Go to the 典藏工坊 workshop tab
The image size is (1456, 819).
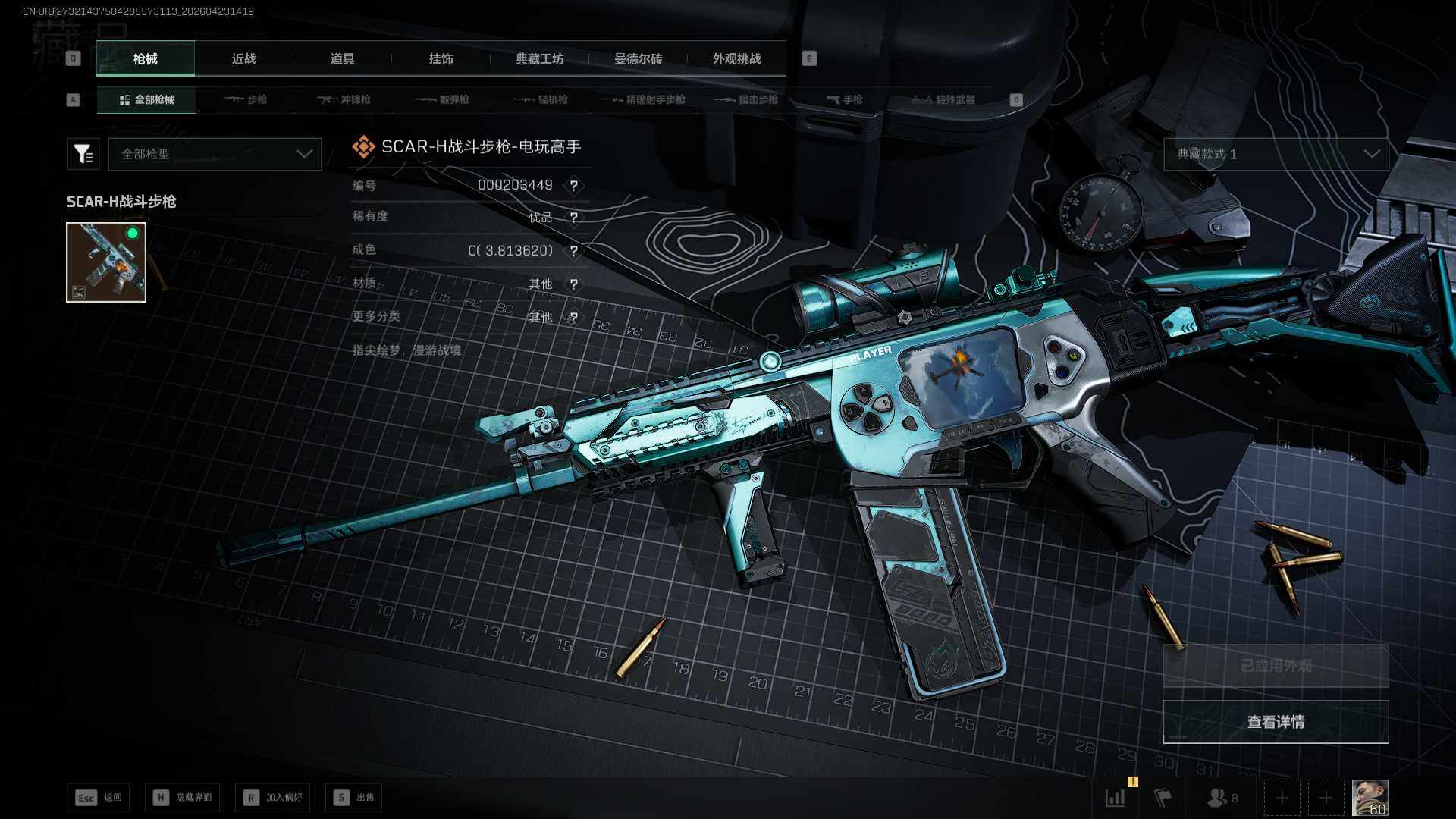coord(539,58)
